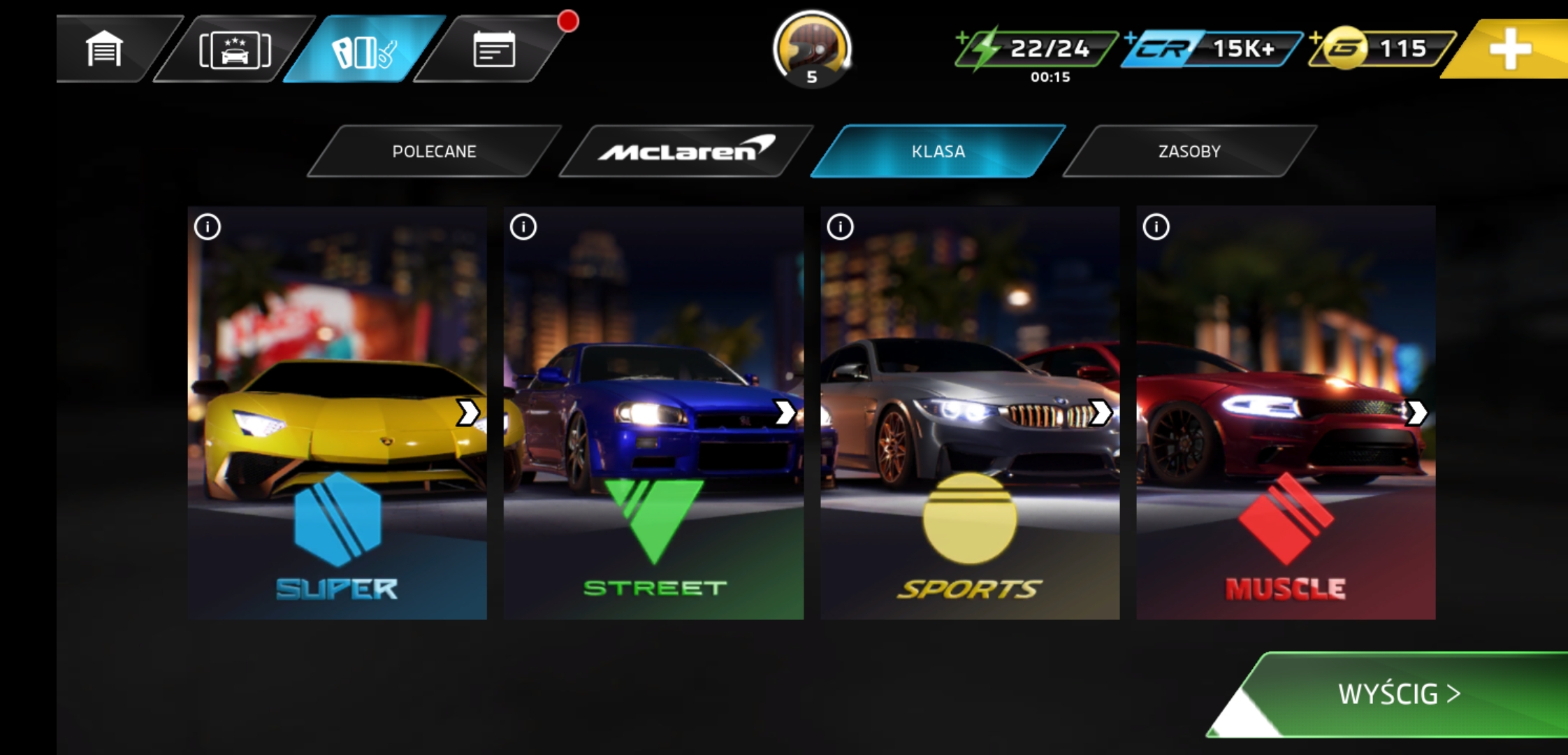Show info for the Muscle class

(1156, 226)
